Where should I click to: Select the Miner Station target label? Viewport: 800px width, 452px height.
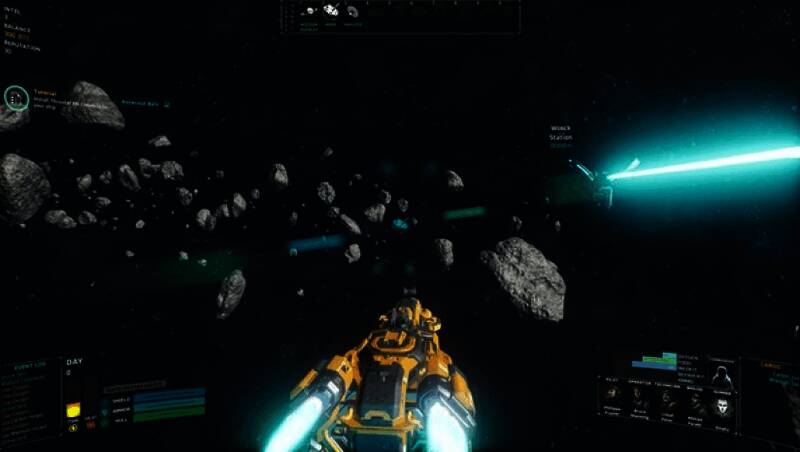[x=561, y=134]
